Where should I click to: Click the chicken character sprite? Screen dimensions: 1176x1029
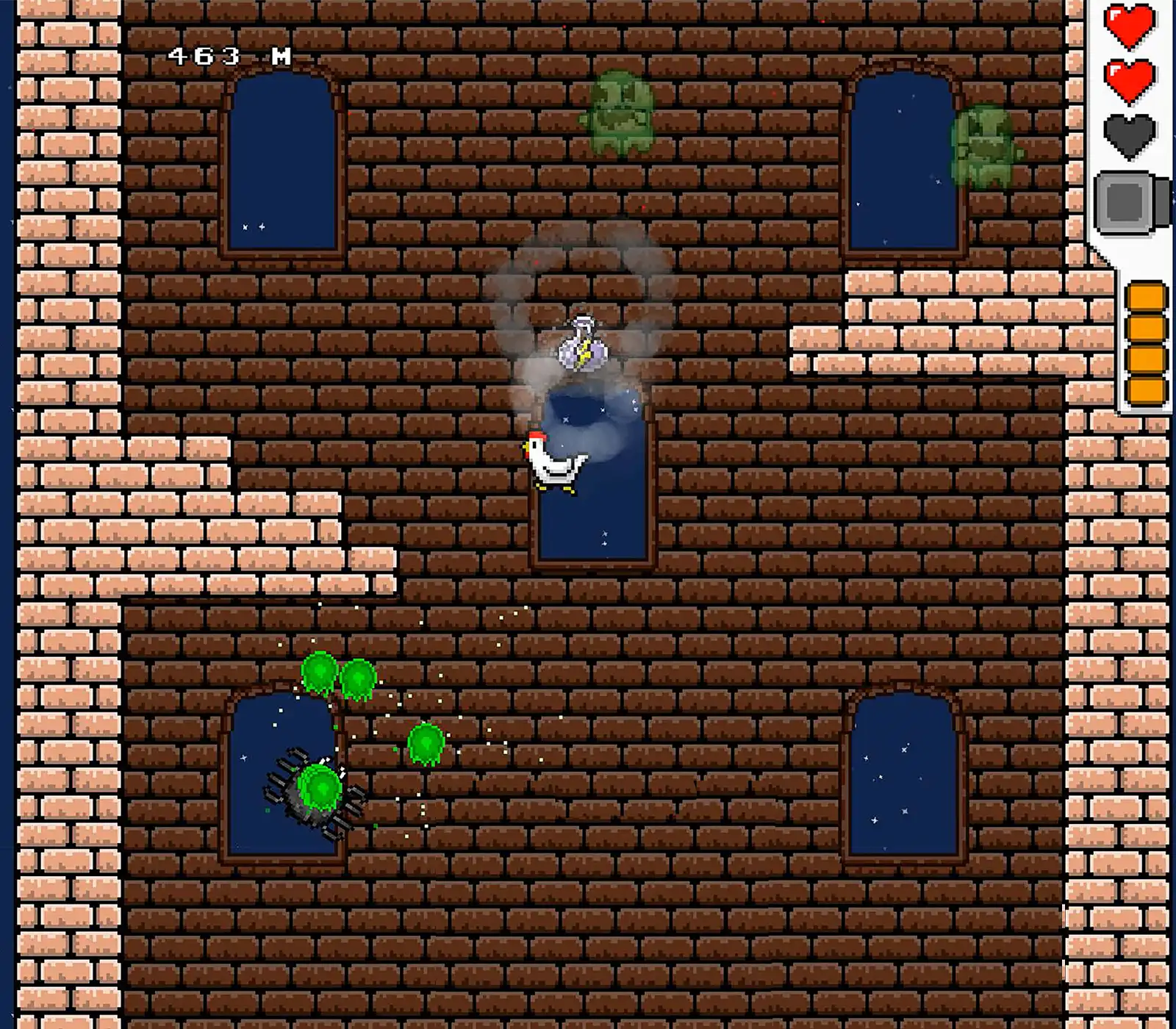[551, 463]
